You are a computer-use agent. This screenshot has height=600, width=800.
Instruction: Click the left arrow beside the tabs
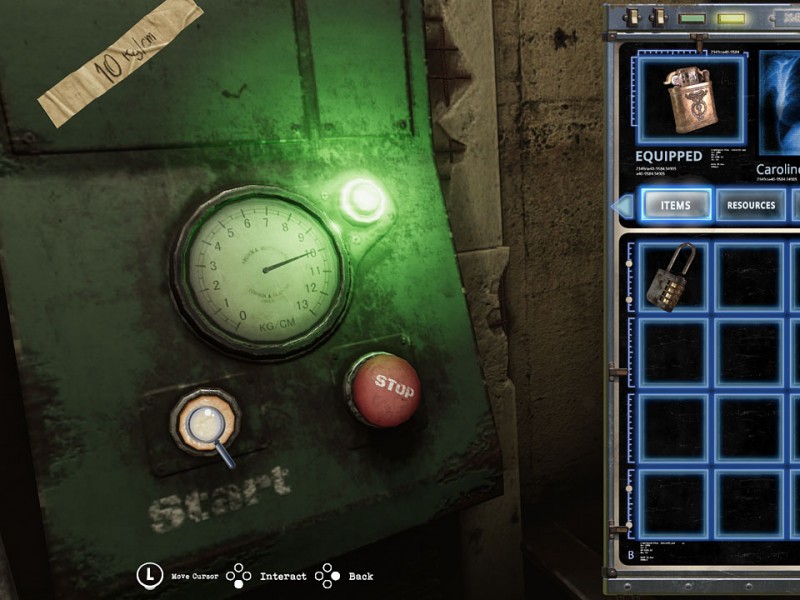pos(621,206)
